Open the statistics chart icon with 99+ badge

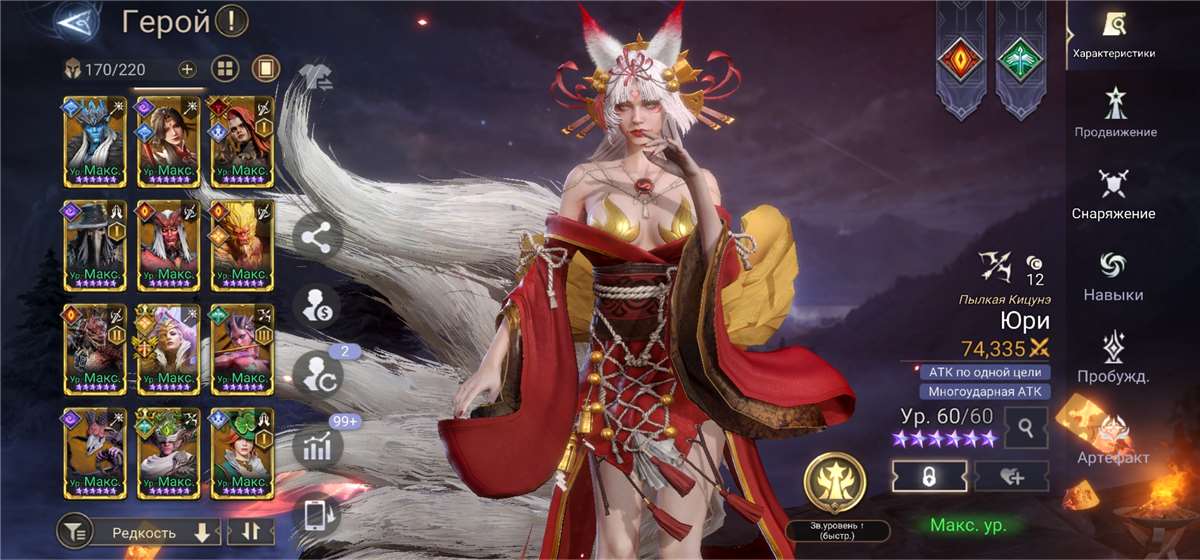[x=318, y=447]
